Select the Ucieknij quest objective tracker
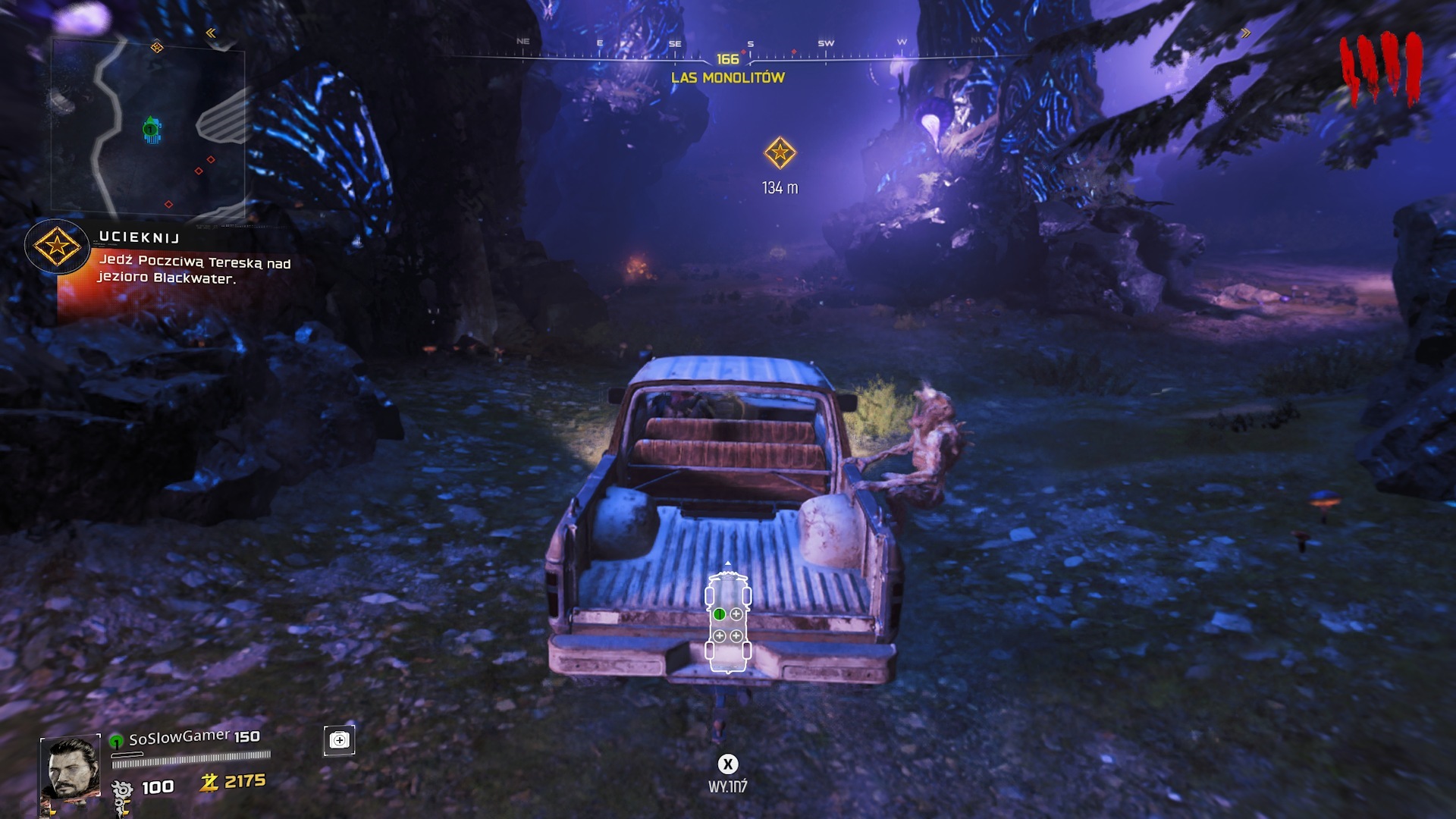Screen dimensions: 1456x819 [x=58, y=246]
